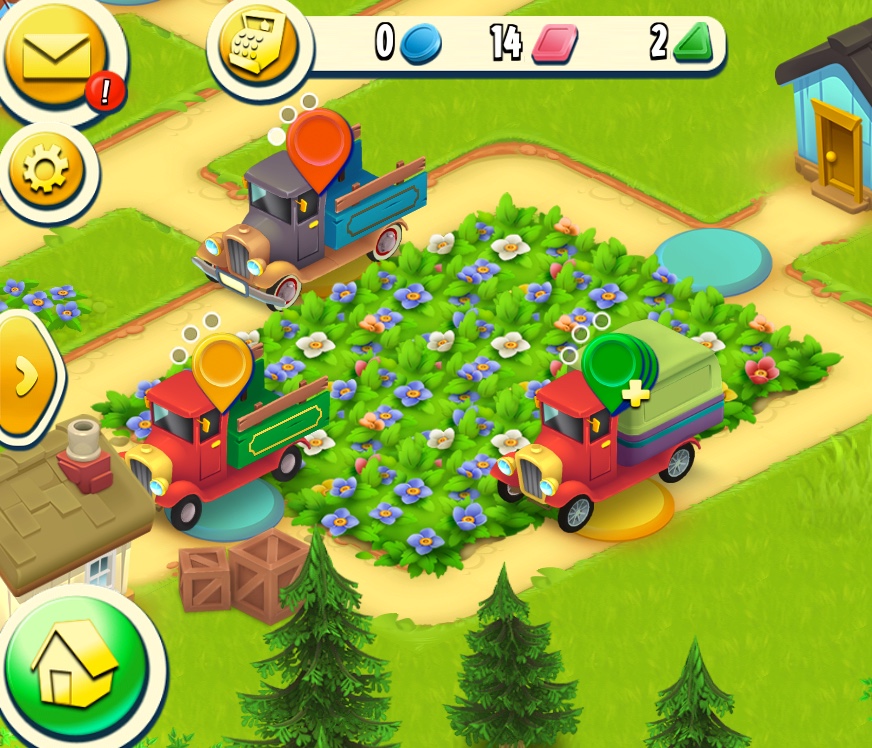Screen dimensions: 872x748
Task: Collect the green pin with plus sign
Action: 614,369
